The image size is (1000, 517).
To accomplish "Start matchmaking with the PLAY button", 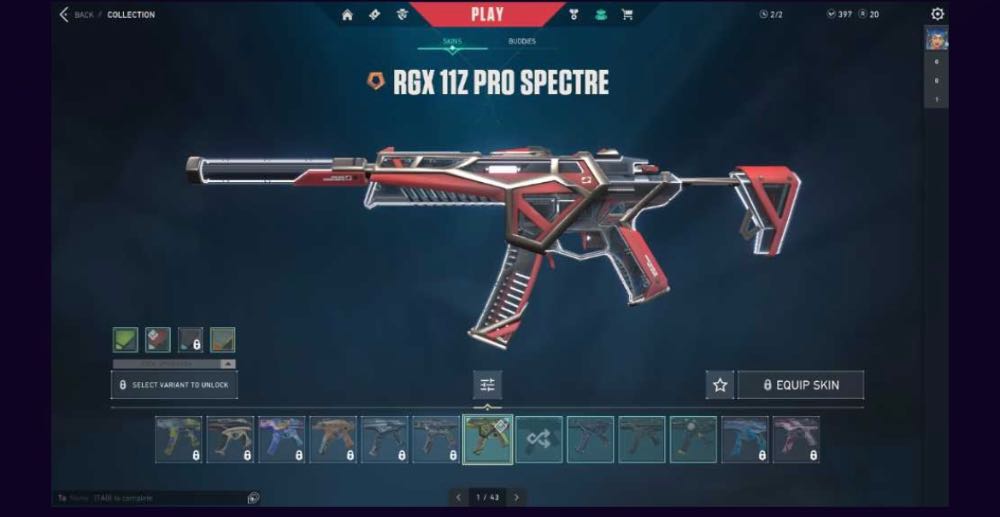I will click(487, 14).
